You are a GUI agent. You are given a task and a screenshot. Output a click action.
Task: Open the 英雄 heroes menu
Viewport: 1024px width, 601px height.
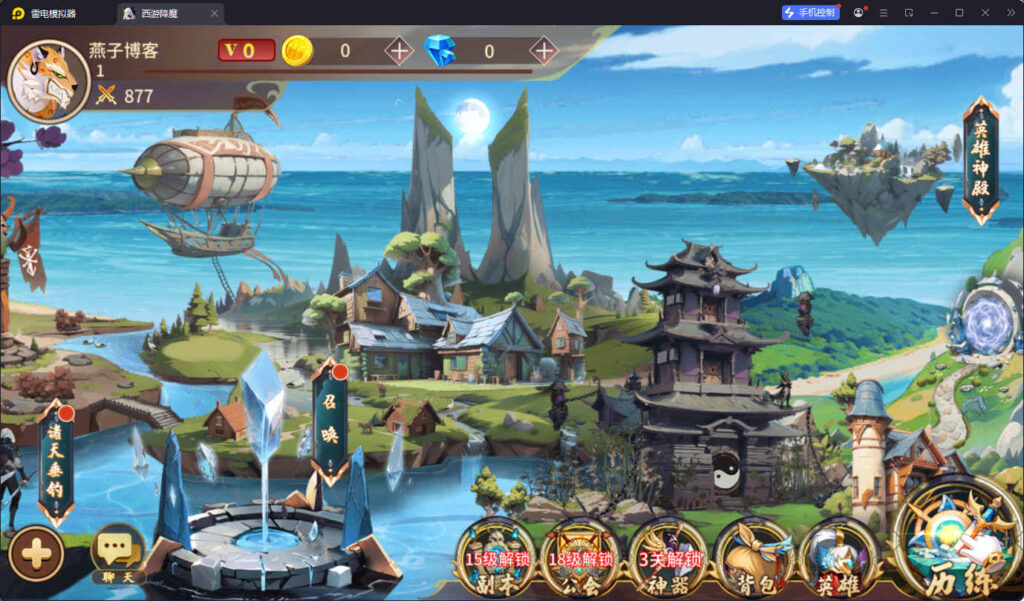coord(838,555)
